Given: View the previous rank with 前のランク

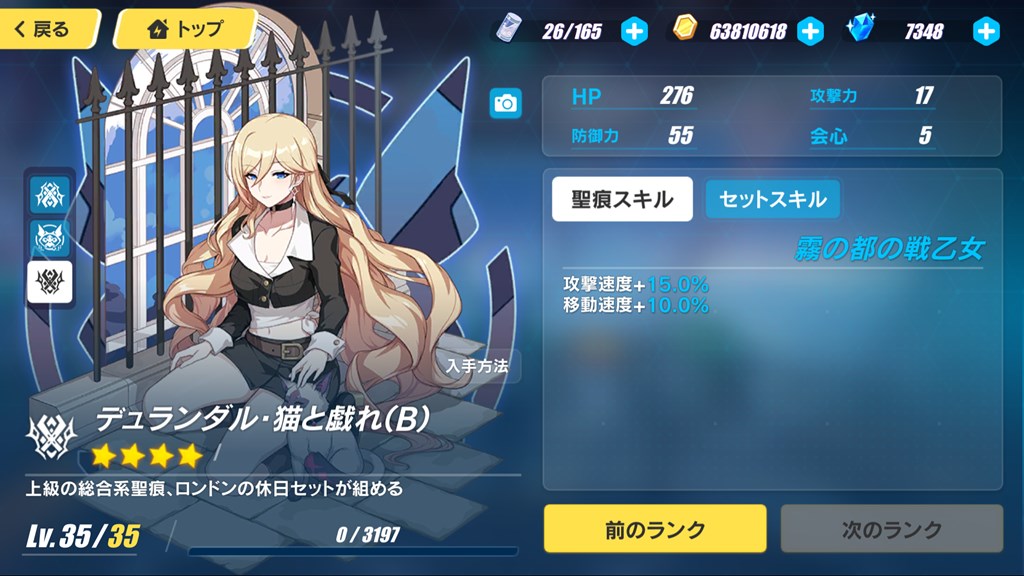Looking at the screenshot, I should [655, 529].
